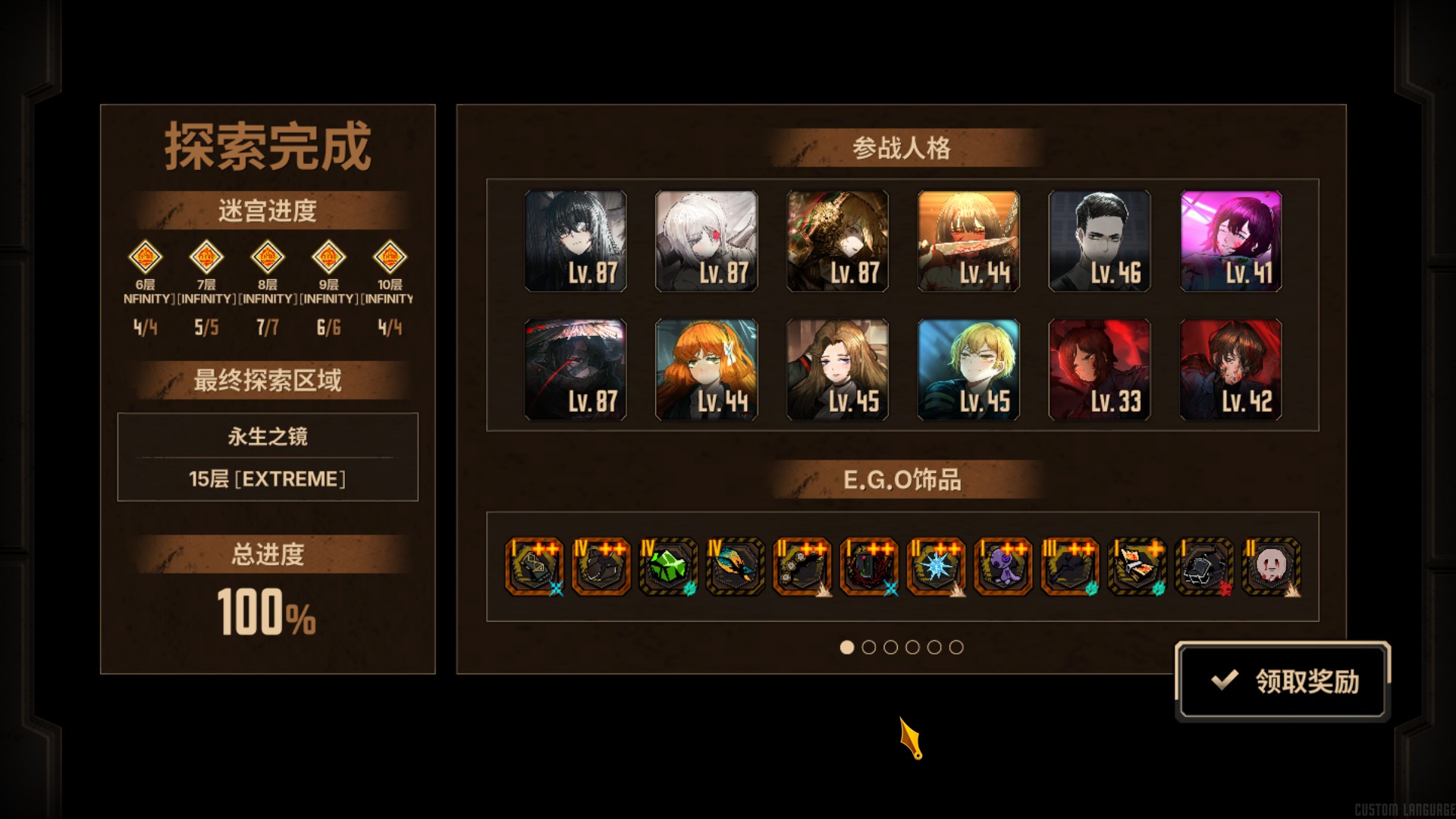Click the 10层 INFINITY floor badge
The width and height of the screenshot is (1456, 819).
click(389, 259)
